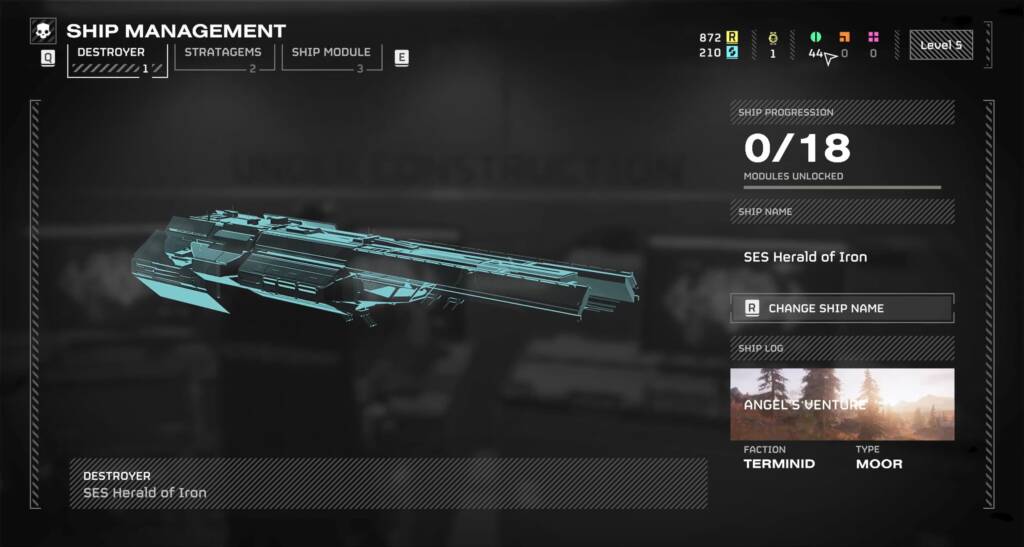Select the Destroyer tab

pyautogui.click(x=113, y=56)
